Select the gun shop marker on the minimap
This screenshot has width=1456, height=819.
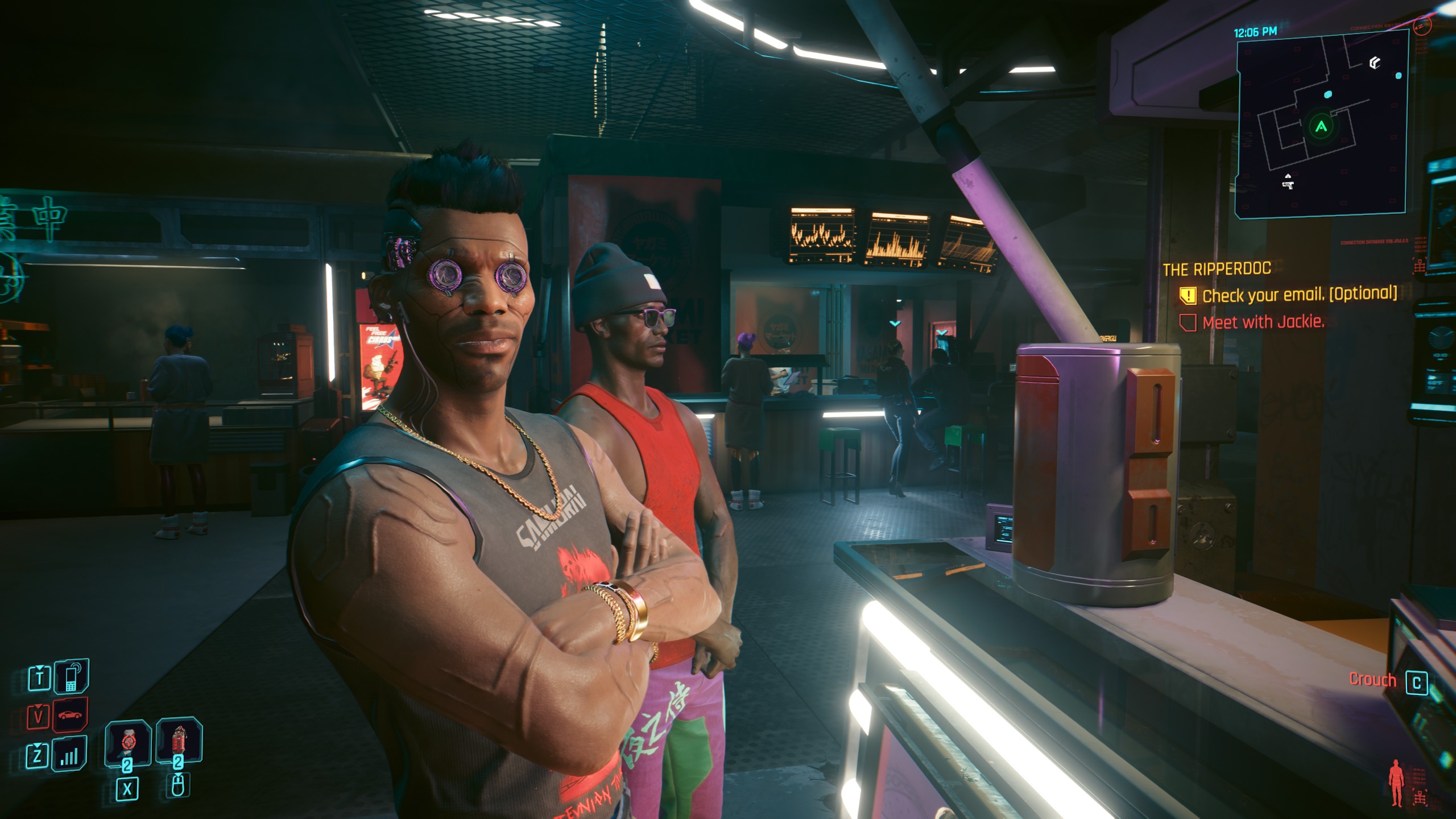coord(1288,183)
